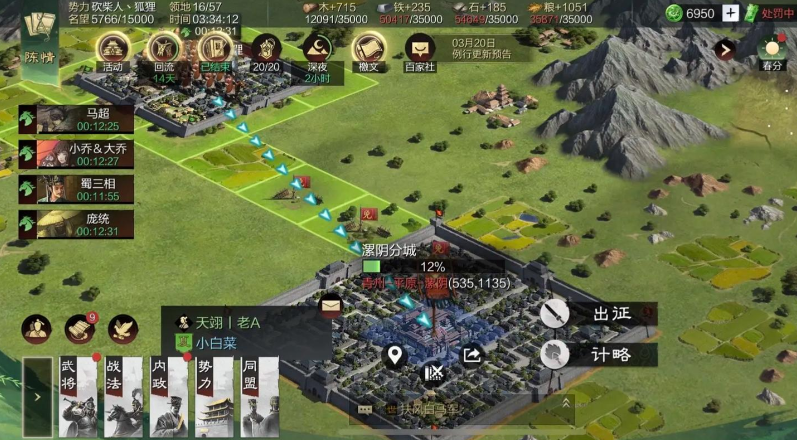Tap the 出征 march button
This screenshot has height=440, width=797.
pos(598,314)
